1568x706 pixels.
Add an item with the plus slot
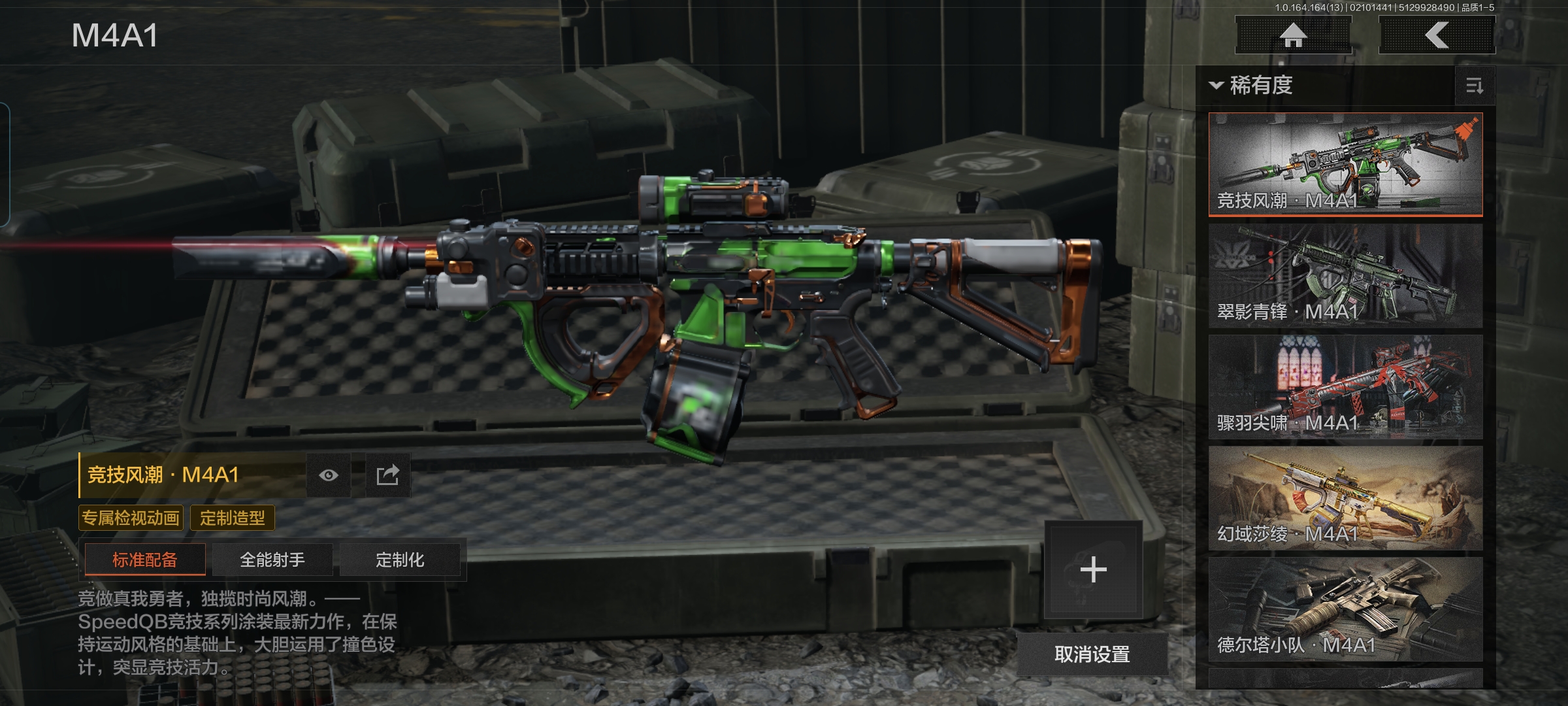tap(1093, 569)
